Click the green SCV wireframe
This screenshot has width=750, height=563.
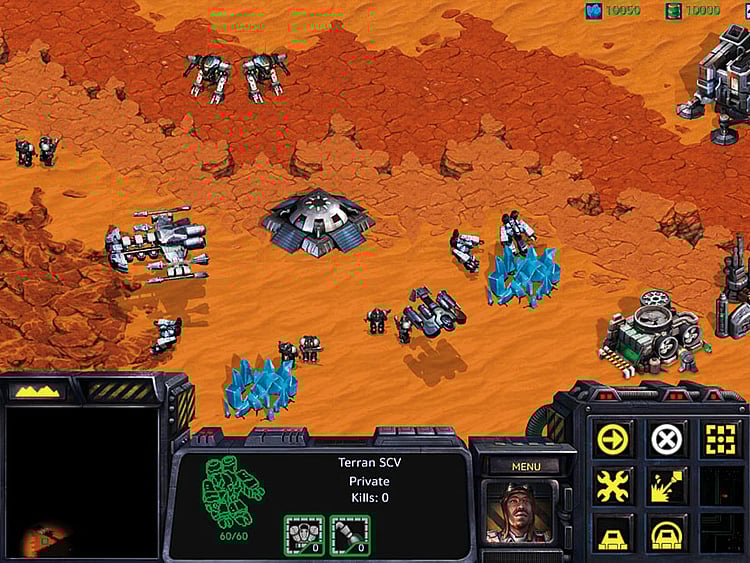pos(233,490)
